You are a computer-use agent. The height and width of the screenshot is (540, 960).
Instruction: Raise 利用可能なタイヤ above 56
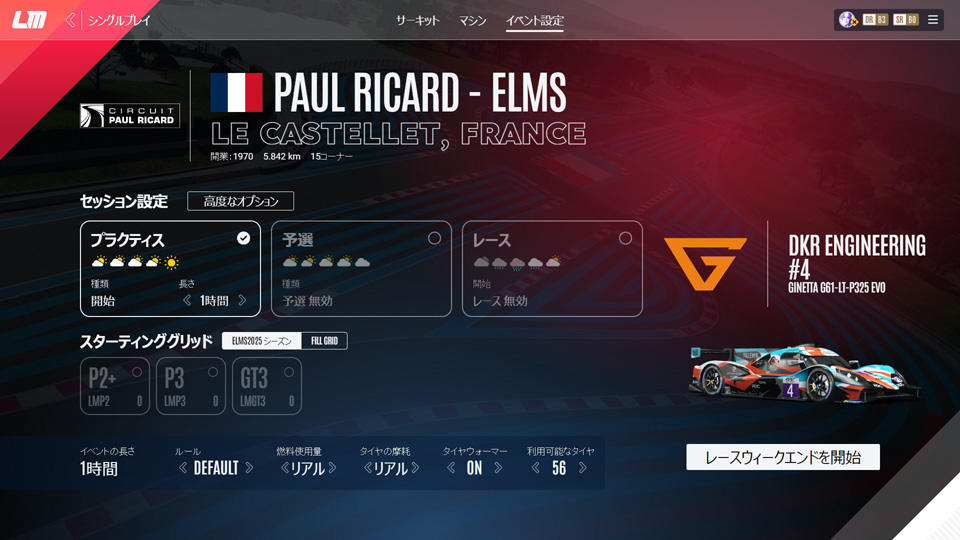click(x=583, y=468)
